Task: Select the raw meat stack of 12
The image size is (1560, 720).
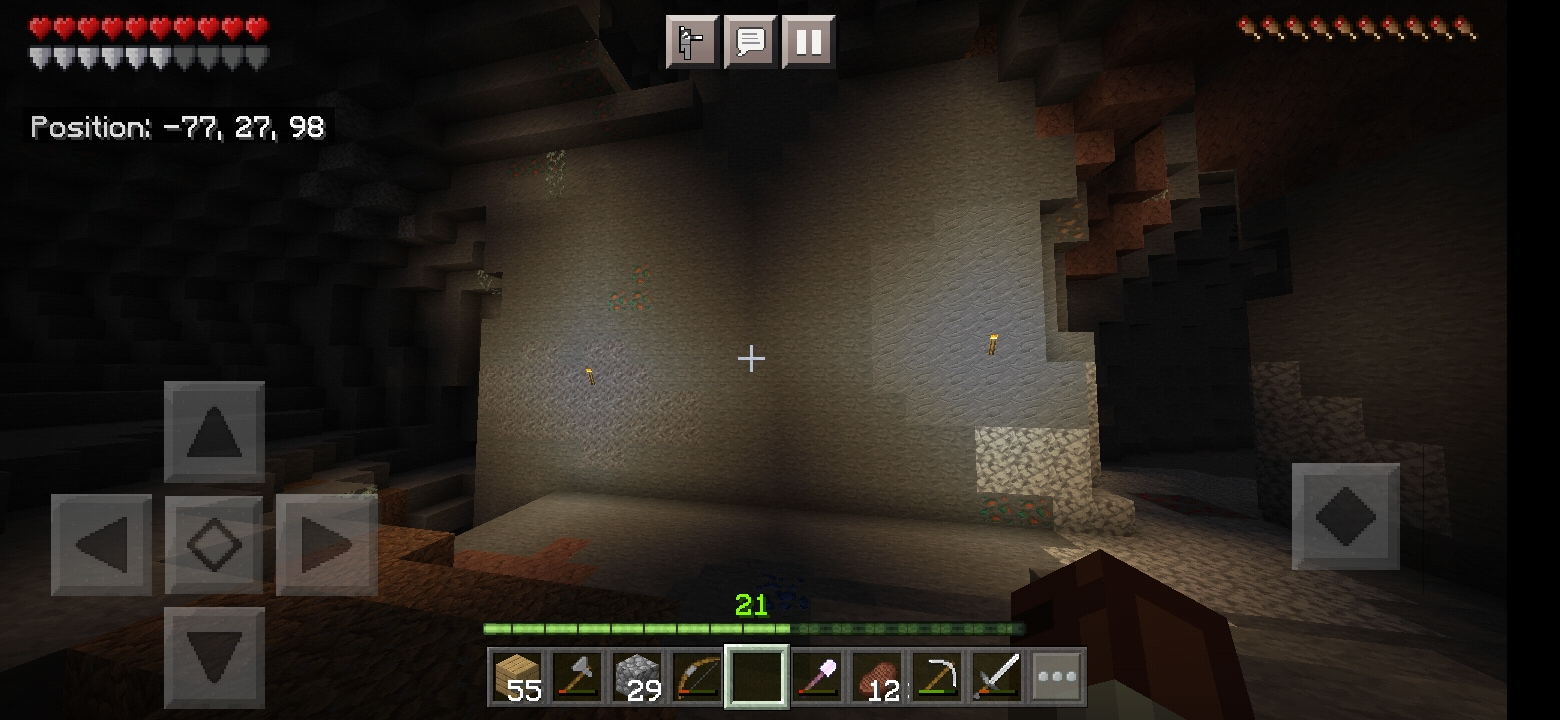Action: pos(877,677)
